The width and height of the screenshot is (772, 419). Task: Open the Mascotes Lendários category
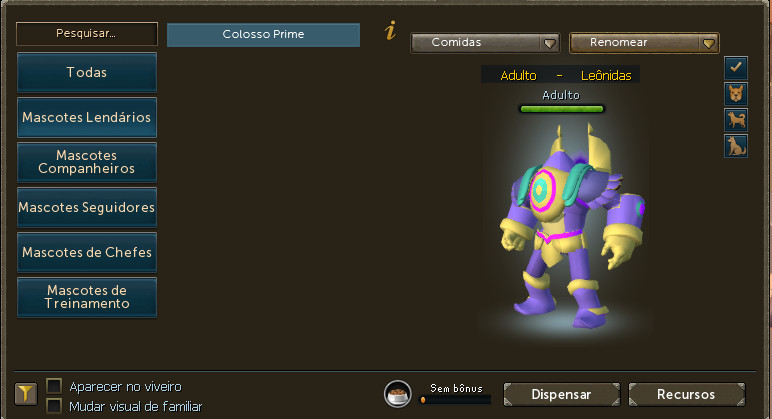pos(87,117)
